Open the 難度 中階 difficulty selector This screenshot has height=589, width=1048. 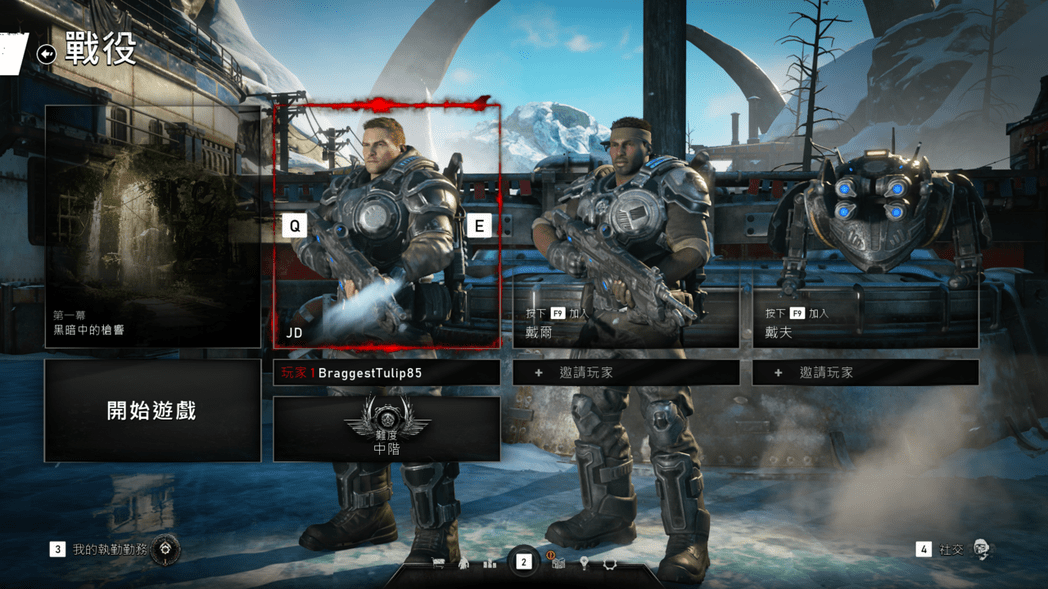click(x=386, y=429)
